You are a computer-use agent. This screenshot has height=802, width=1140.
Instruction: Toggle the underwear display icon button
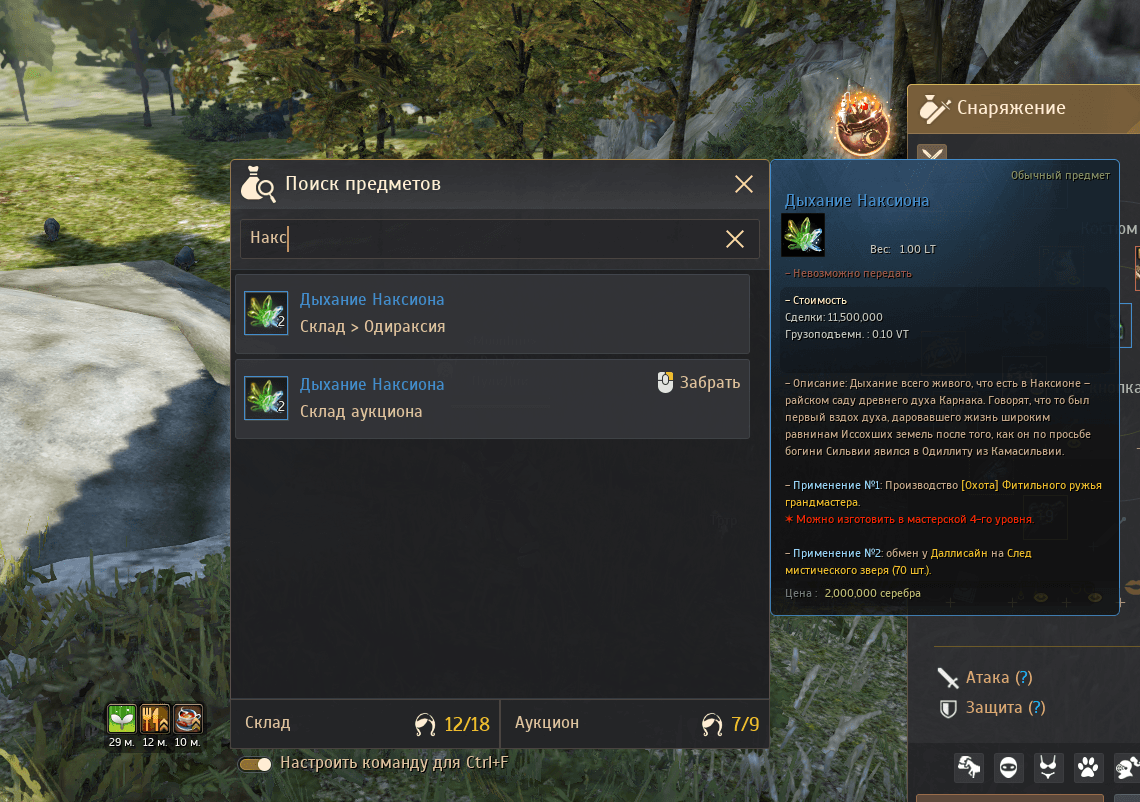pos(1049,767)
